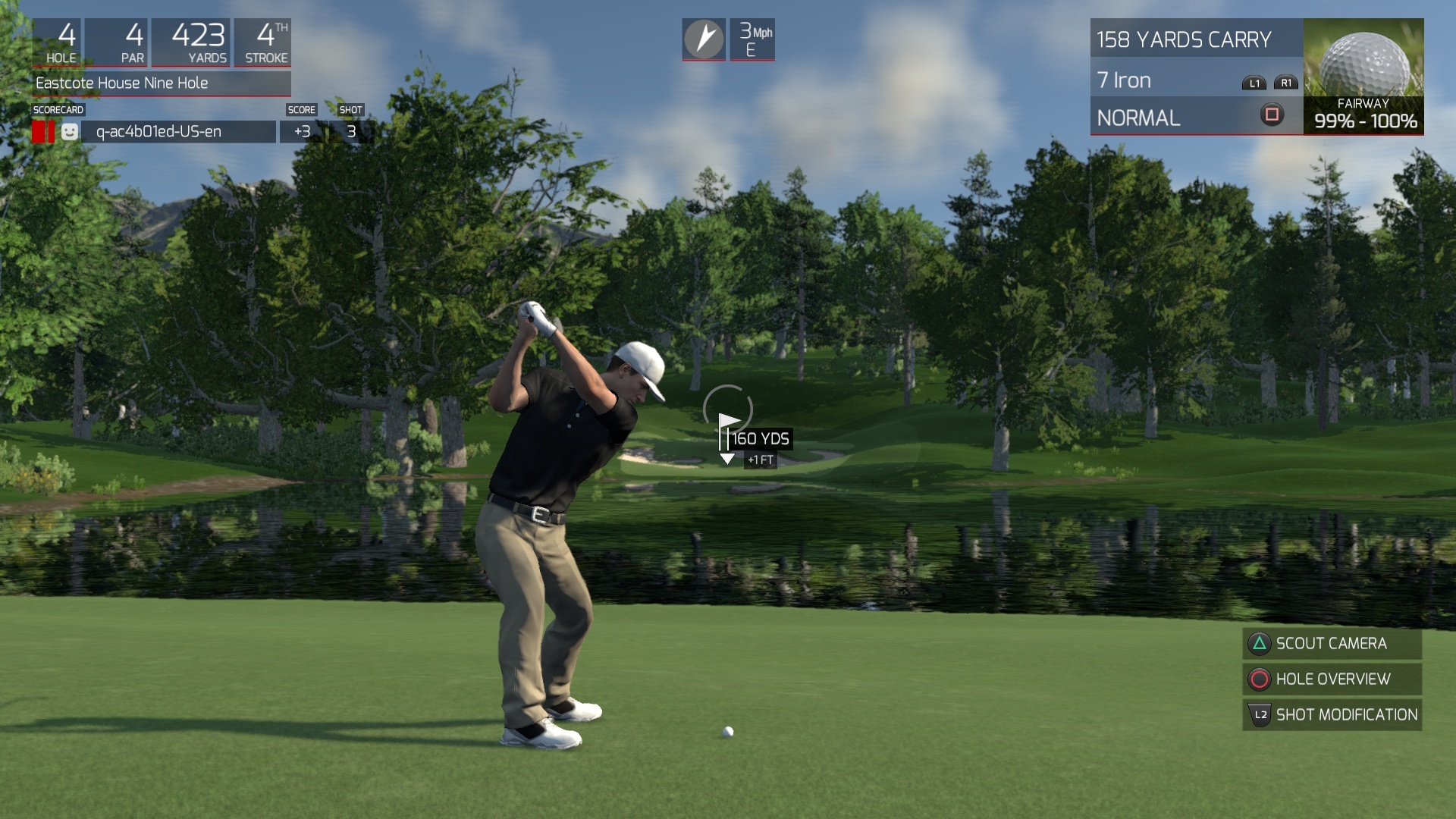Click the Hole Overview circle icon
This screenshot has height=819, width=1456.
point(1259,679)
